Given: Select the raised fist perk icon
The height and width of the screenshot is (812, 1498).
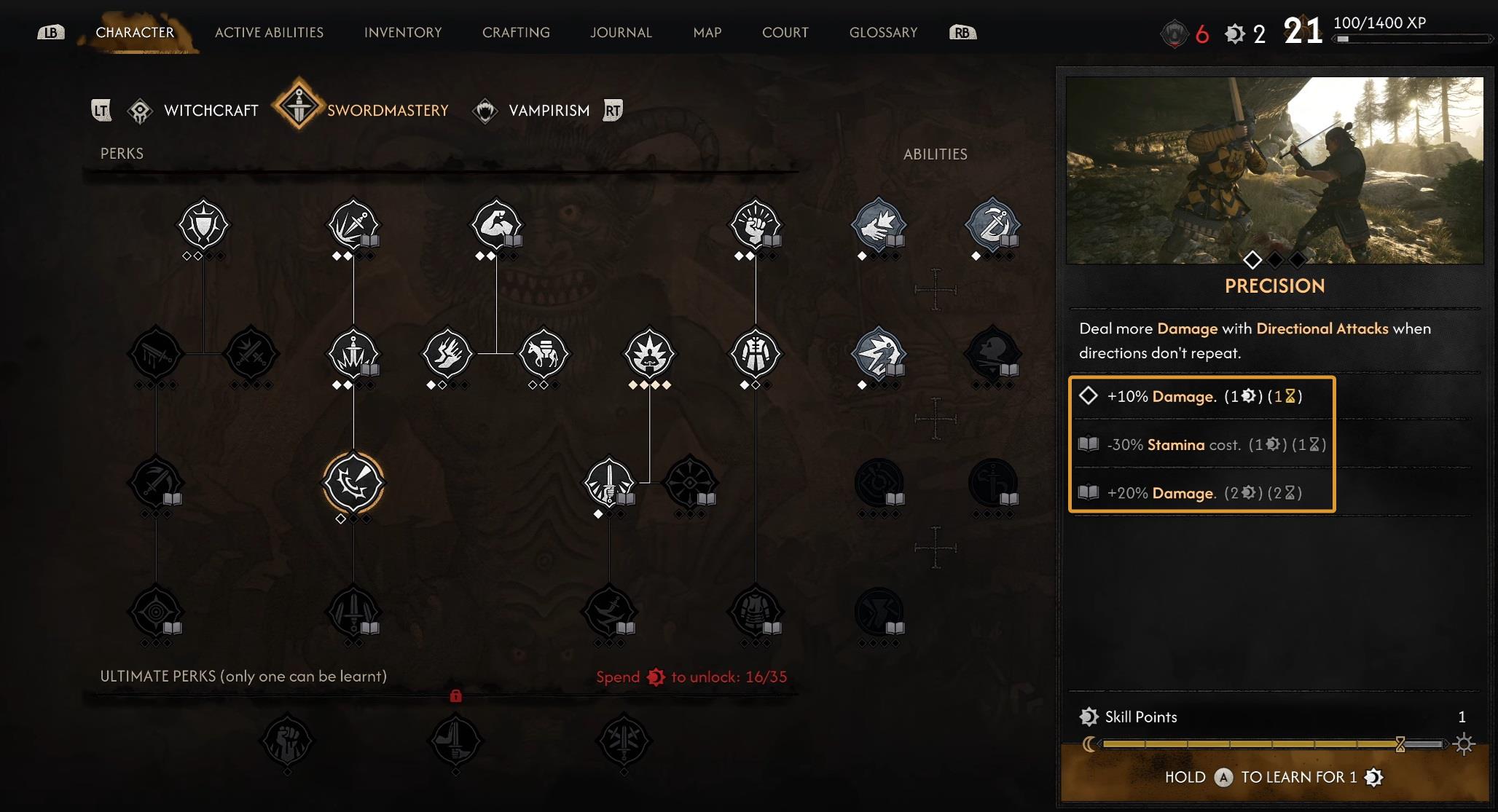Looking at the screenshot, I should (x=756, y=225).
